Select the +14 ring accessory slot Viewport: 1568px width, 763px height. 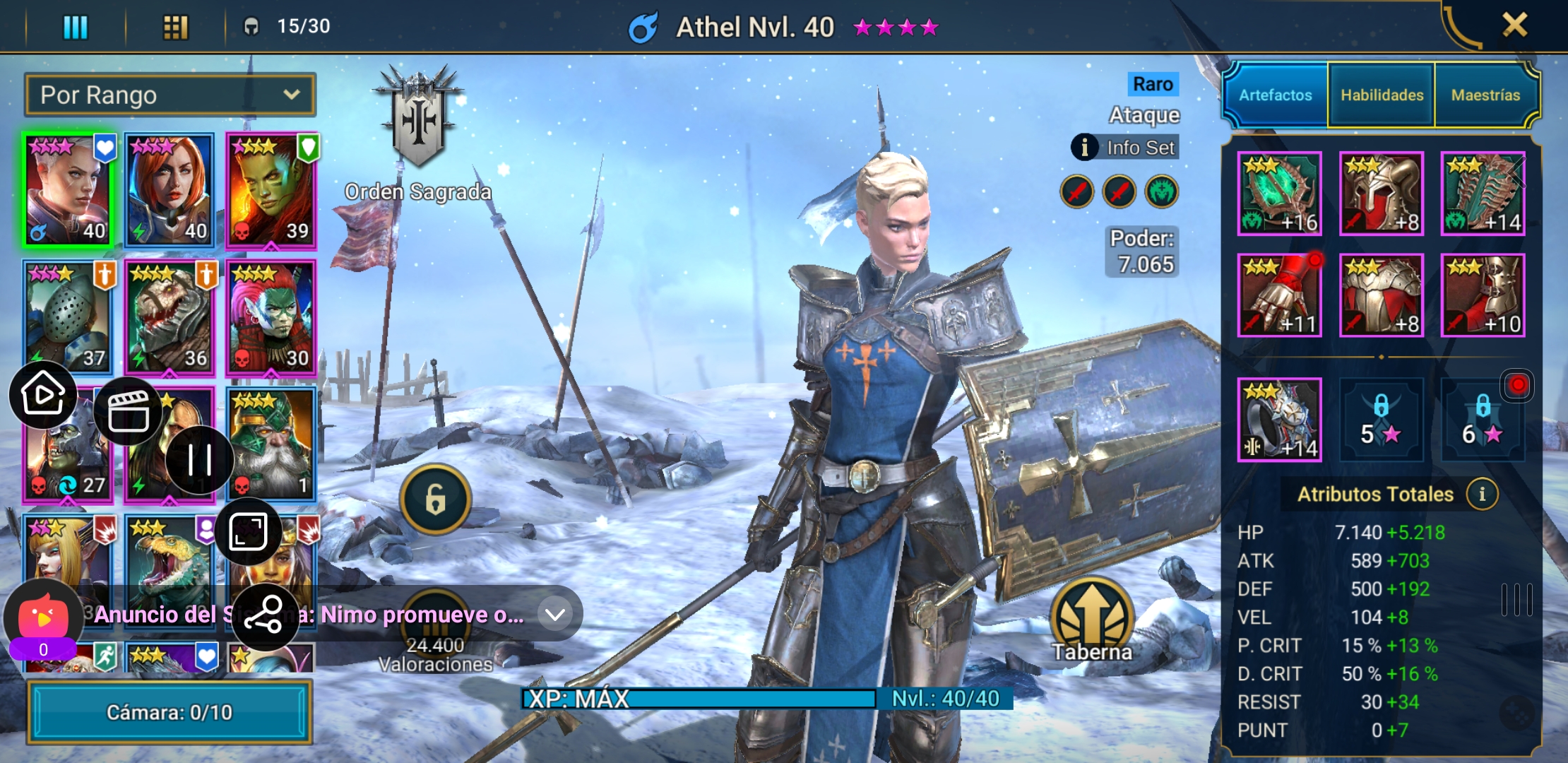point(1279,420)
